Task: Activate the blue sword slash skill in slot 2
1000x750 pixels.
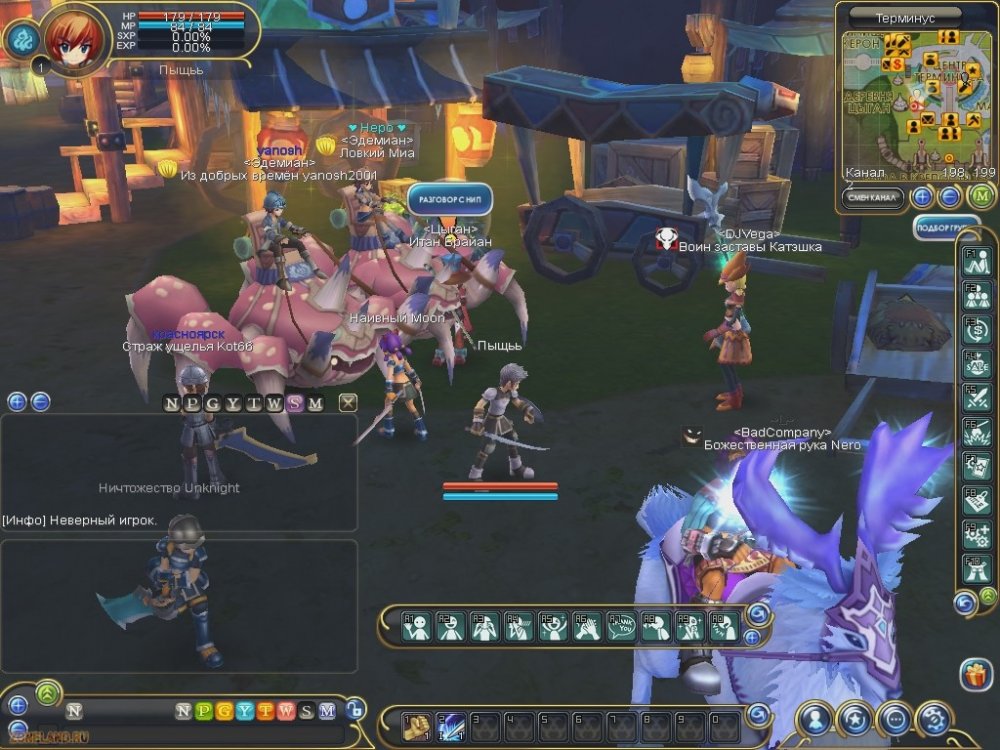Action: [x=450, y=726]
